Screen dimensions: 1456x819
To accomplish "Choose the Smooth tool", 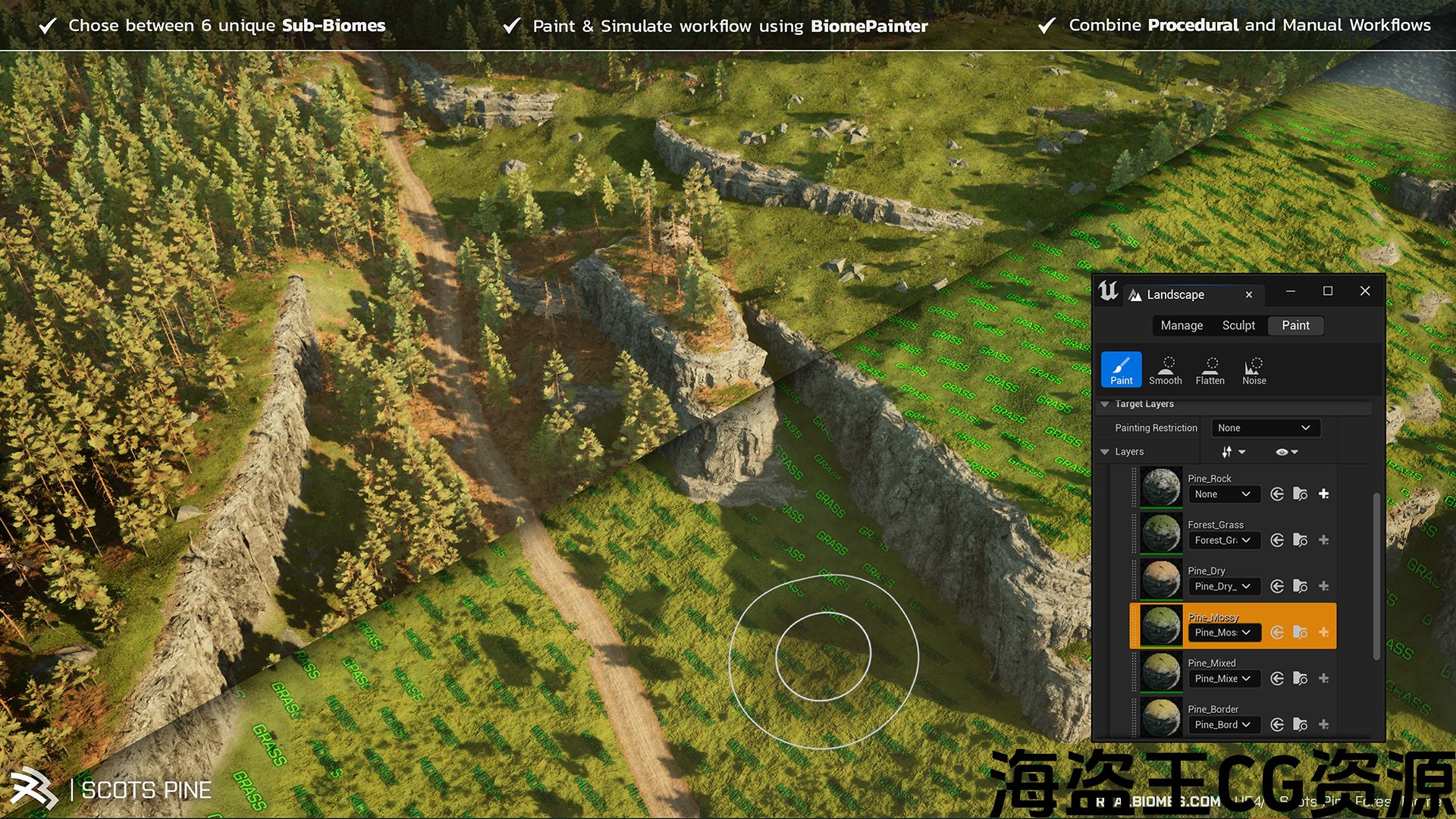I will point(1166,369).
